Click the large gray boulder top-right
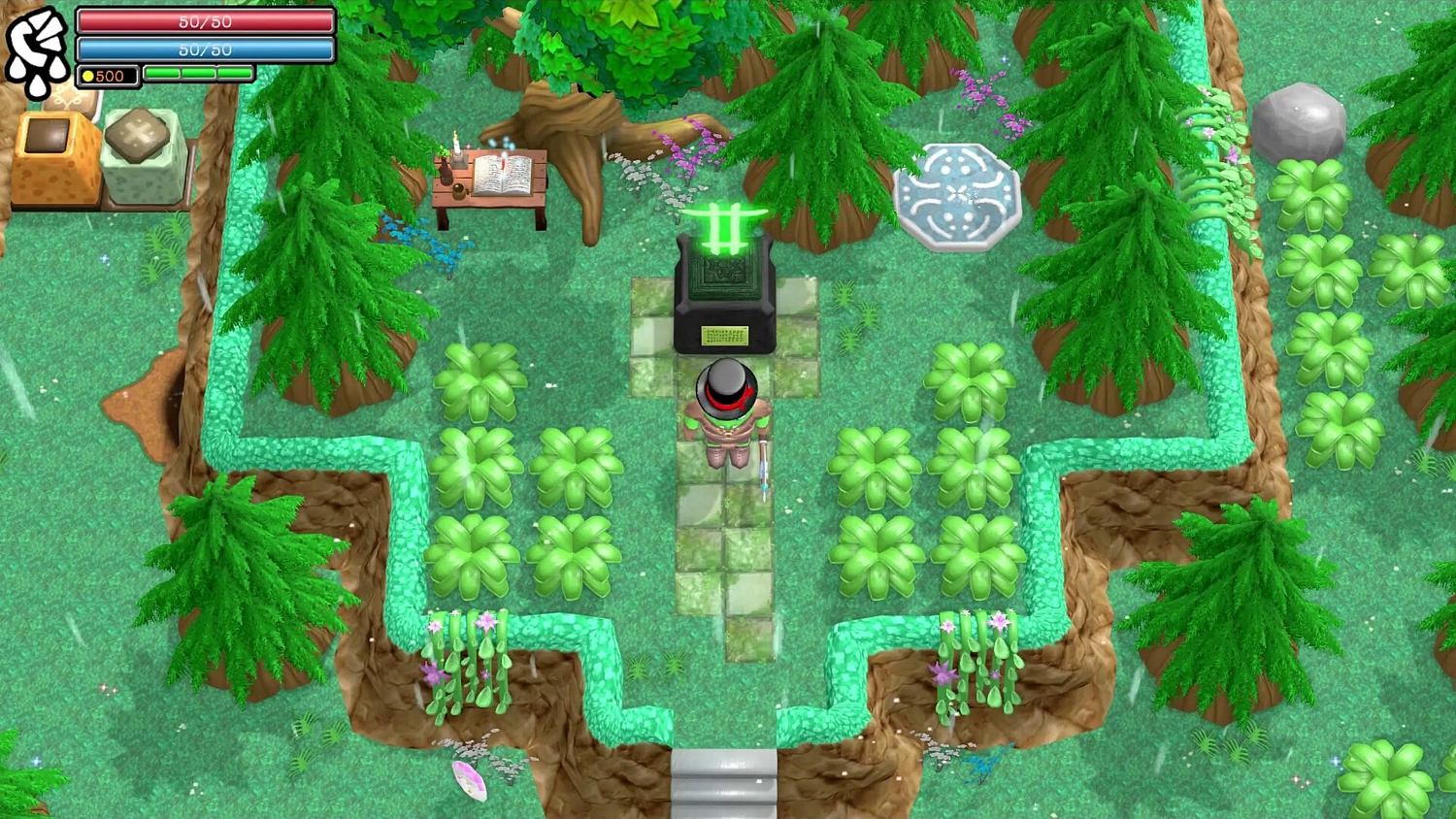The image size is (1456, 819). click(1301, 122)
